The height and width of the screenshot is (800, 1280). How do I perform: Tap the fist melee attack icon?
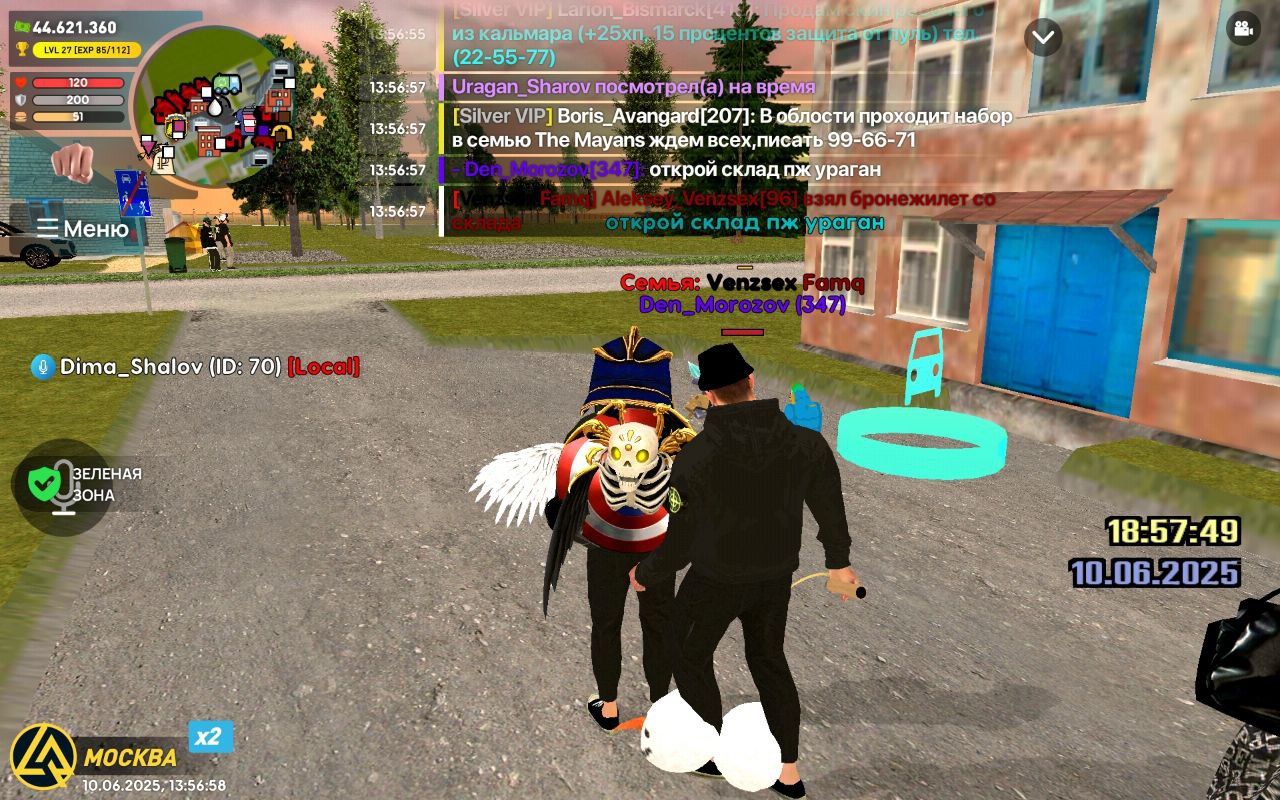click(75, 161)
